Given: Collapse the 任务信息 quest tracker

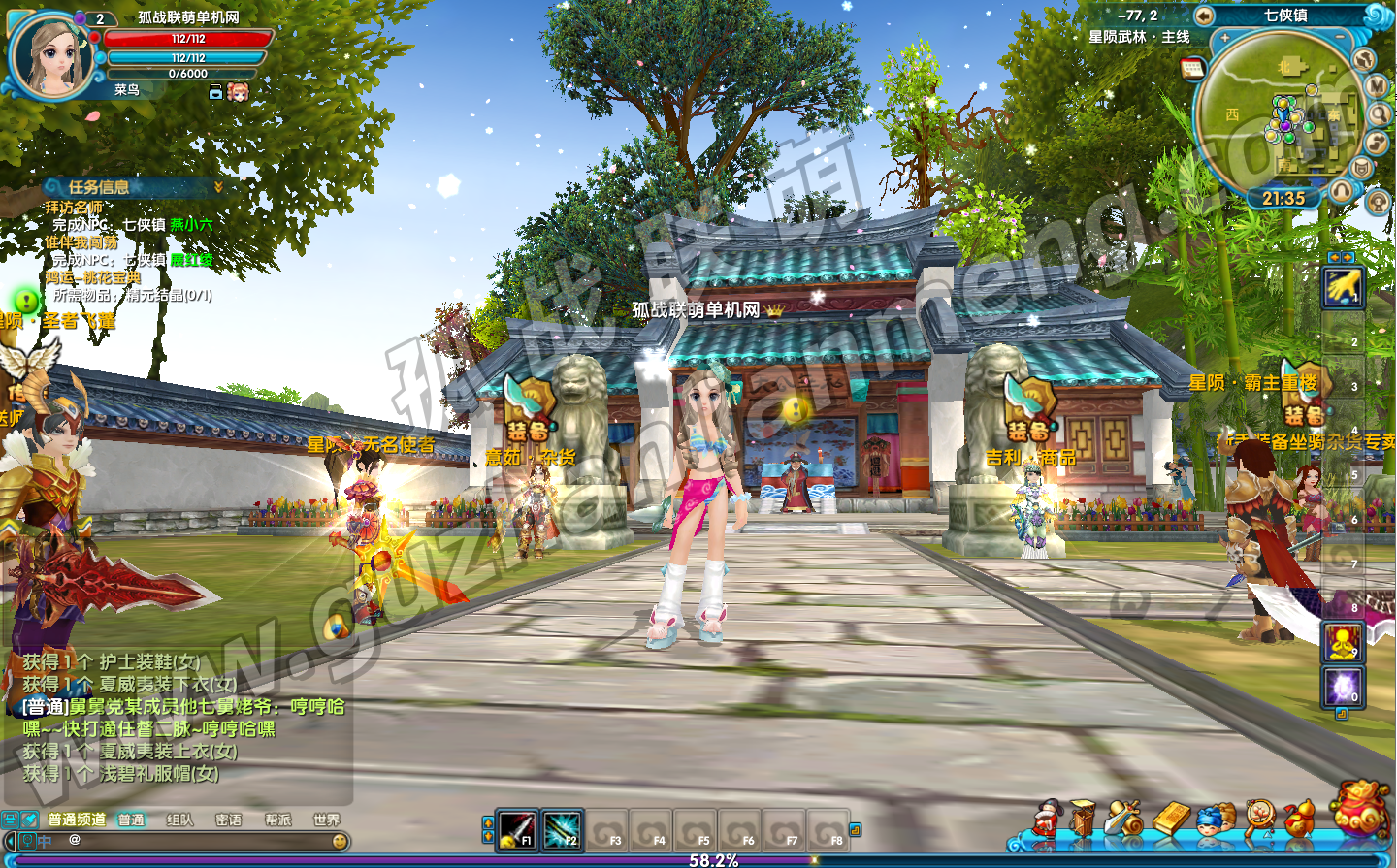Looking at the screenshot, I should (218, 187).
